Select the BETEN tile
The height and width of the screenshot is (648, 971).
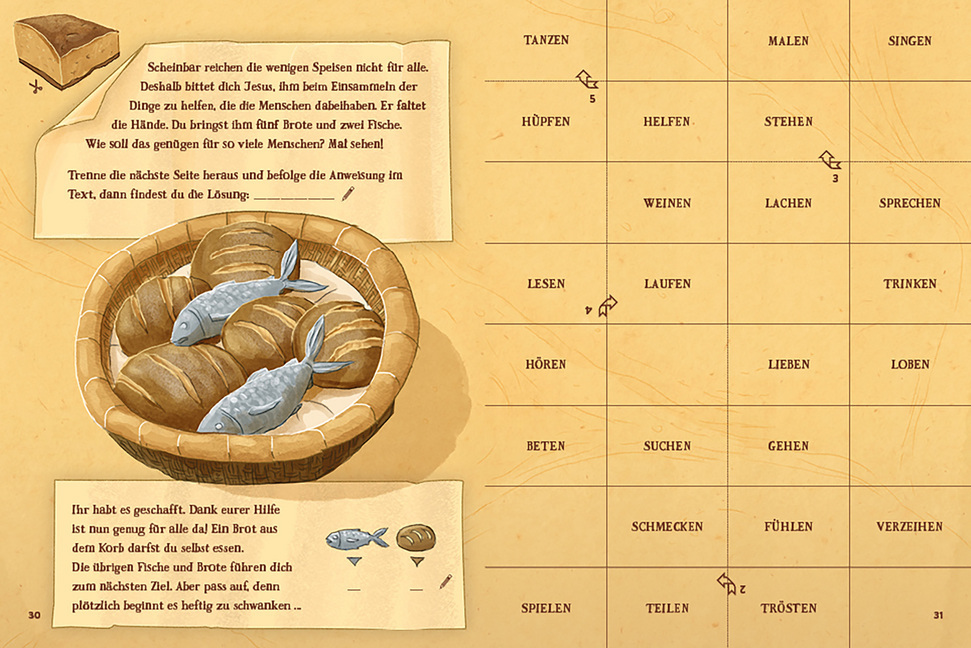click(546, 446)
